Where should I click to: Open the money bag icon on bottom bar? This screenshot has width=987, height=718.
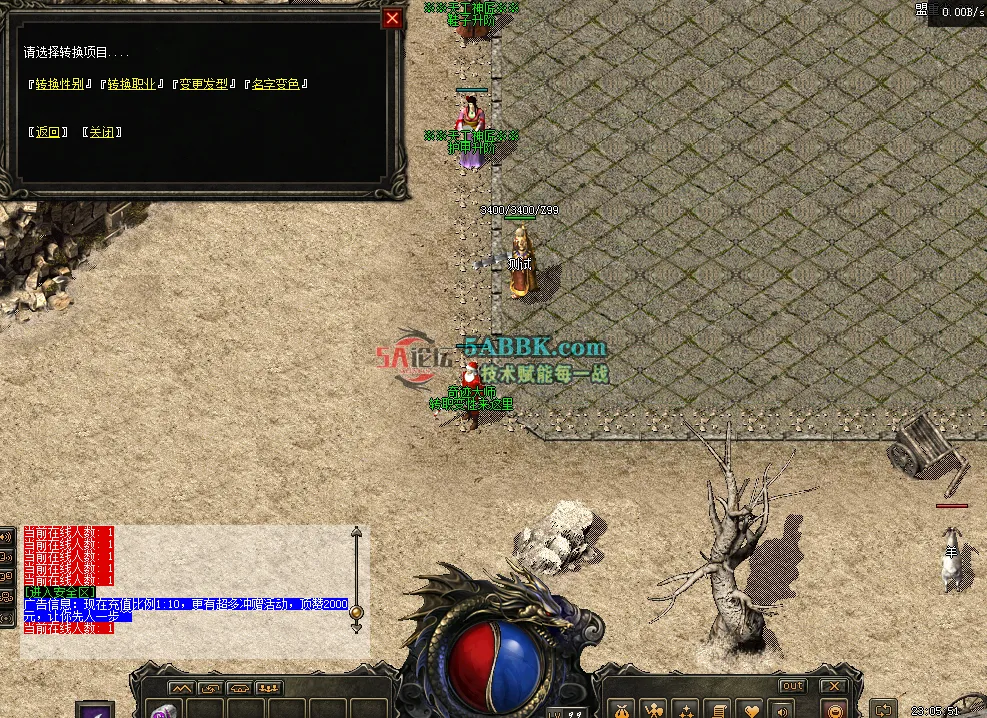point(621,709)
